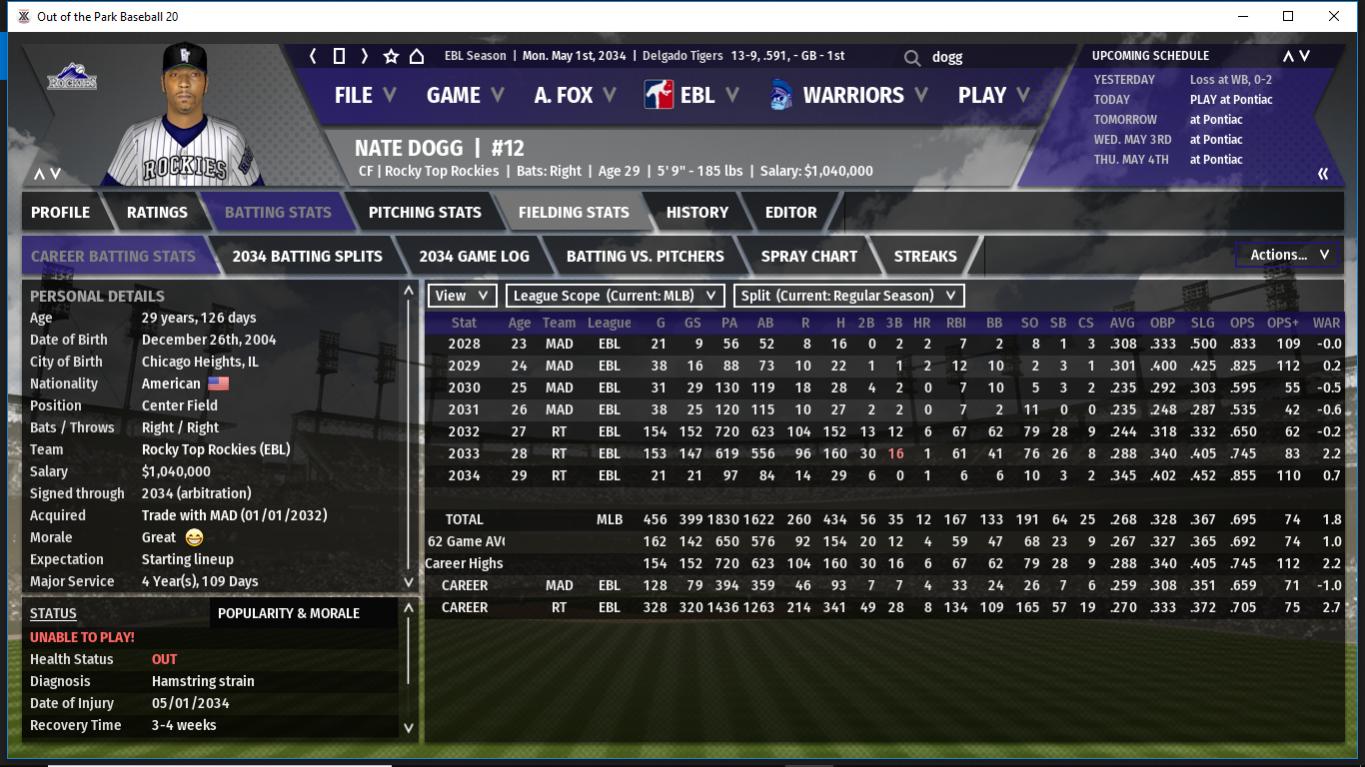Show the FIELDING STATS tab
Screen dimensions: 1365x767
573,212
